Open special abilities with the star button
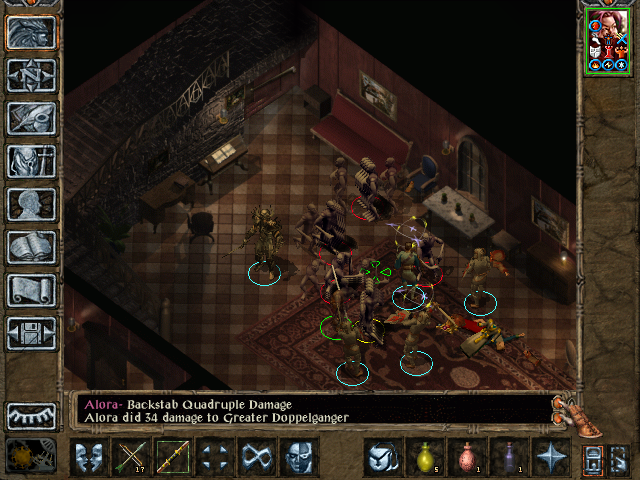Image resolution: width=640 pixels, height=480 pixels. [x=551, y=458]
